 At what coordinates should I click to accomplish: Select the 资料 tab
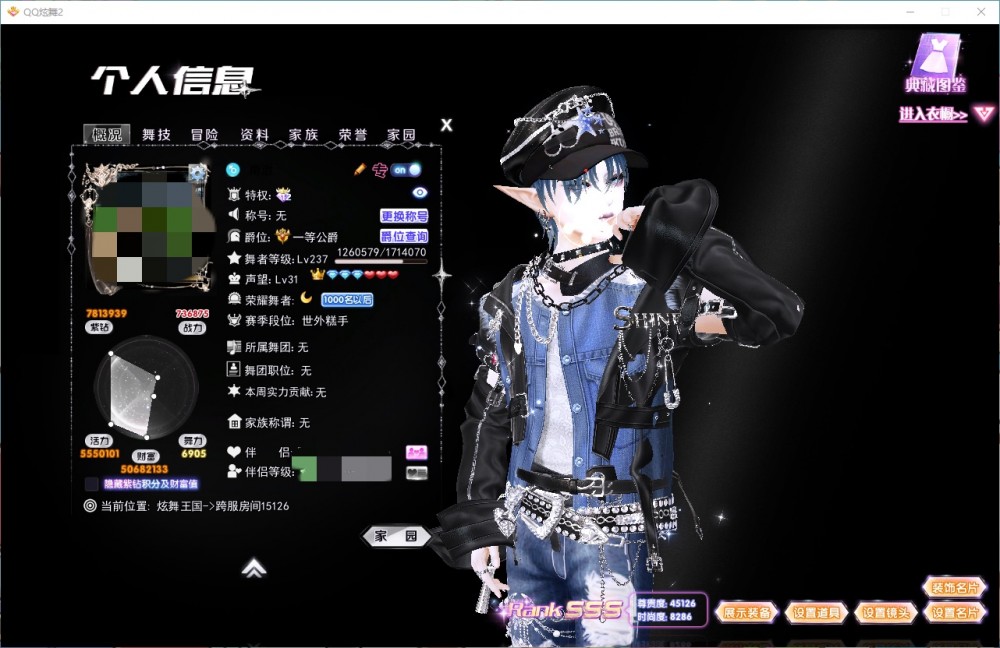point(254,135)
